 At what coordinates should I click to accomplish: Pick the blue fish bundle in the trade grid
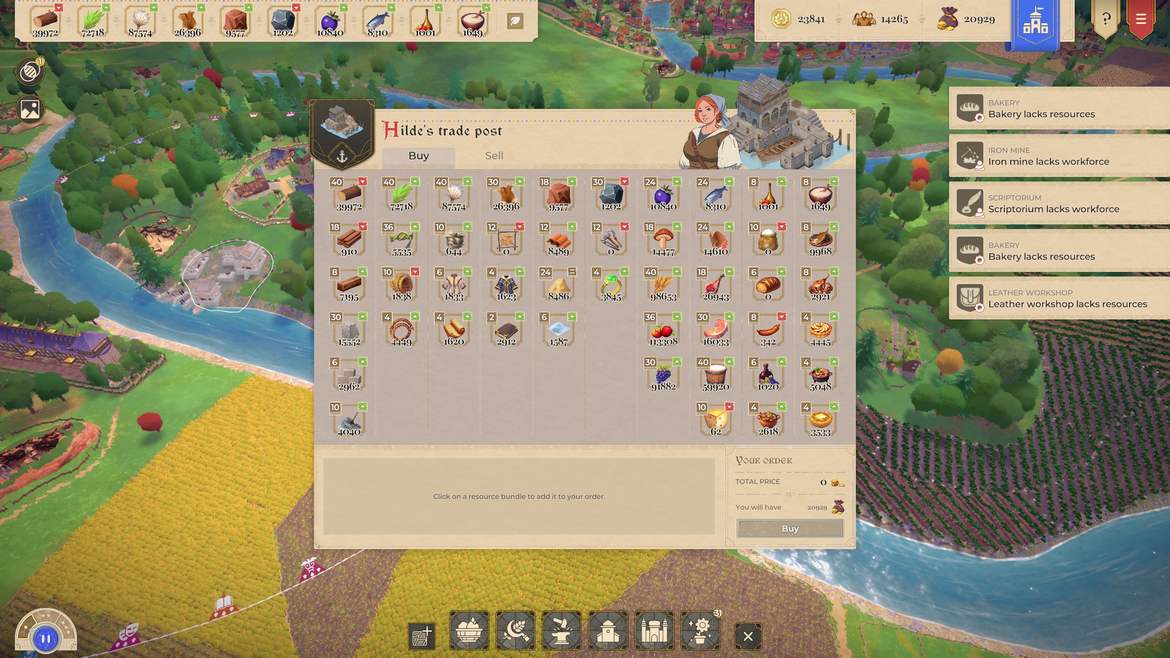[715, 195]
